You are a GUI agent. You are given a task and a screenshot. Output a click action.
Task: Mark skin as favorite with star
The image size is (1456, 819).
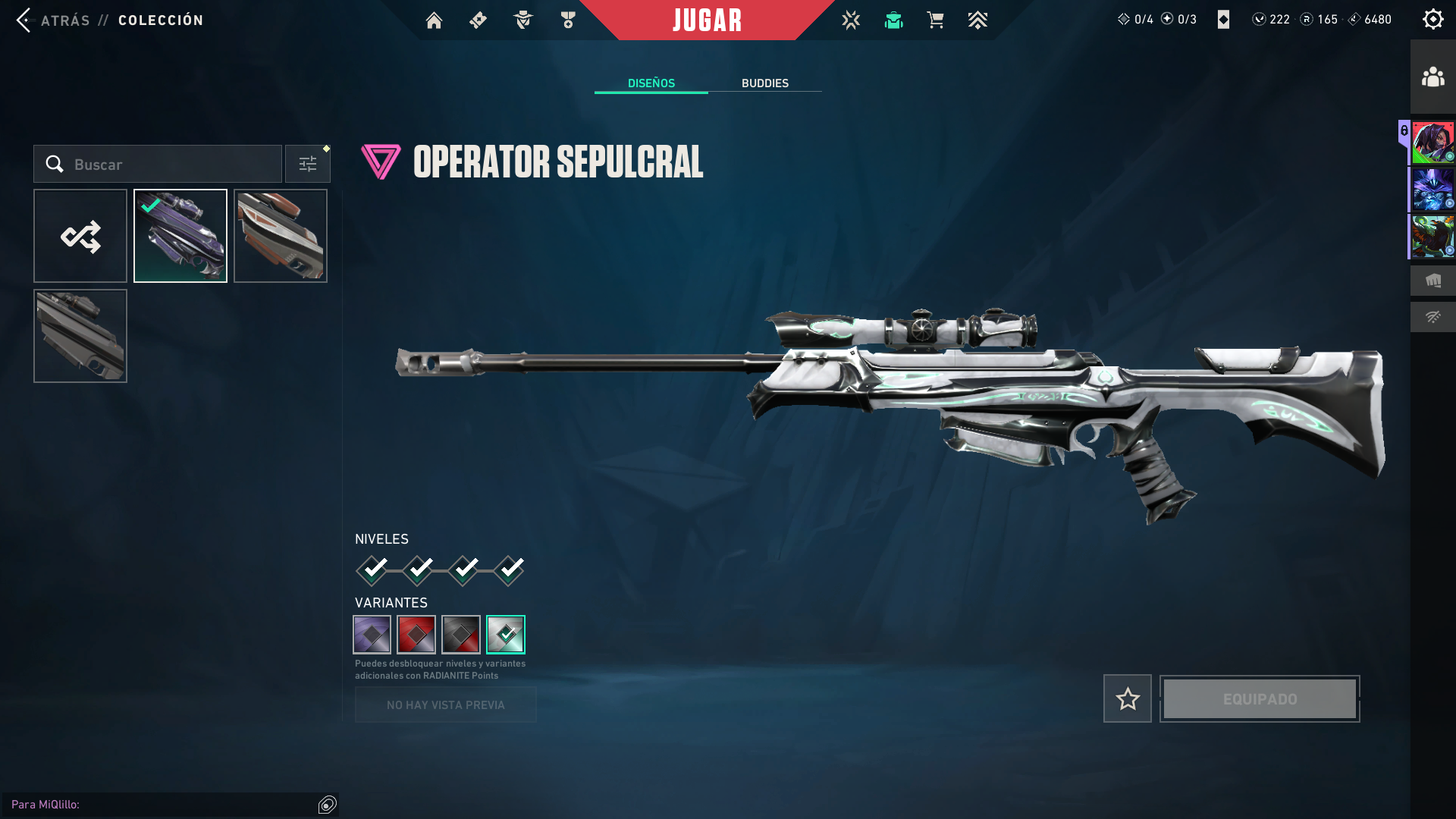pyautogui.click(x=1128, y=698)
